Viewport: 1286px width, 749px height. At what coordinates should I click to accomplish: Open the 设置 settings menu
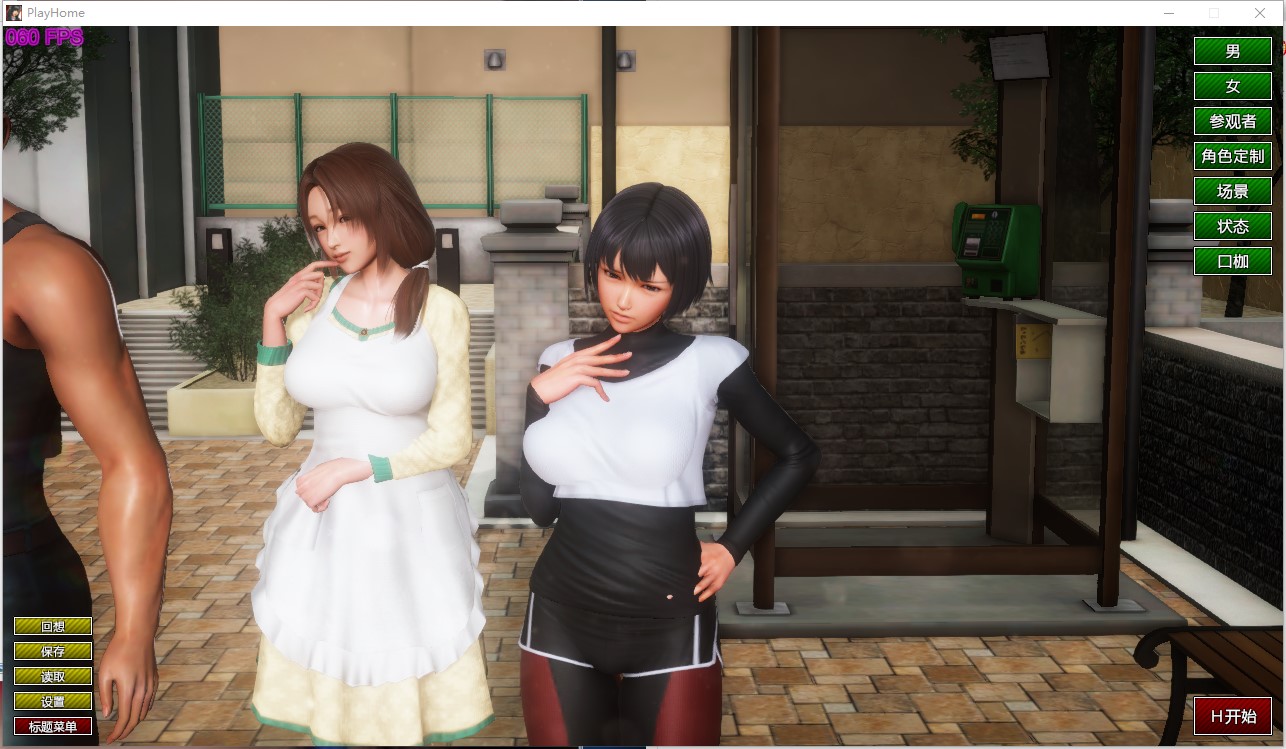point(53,701)
